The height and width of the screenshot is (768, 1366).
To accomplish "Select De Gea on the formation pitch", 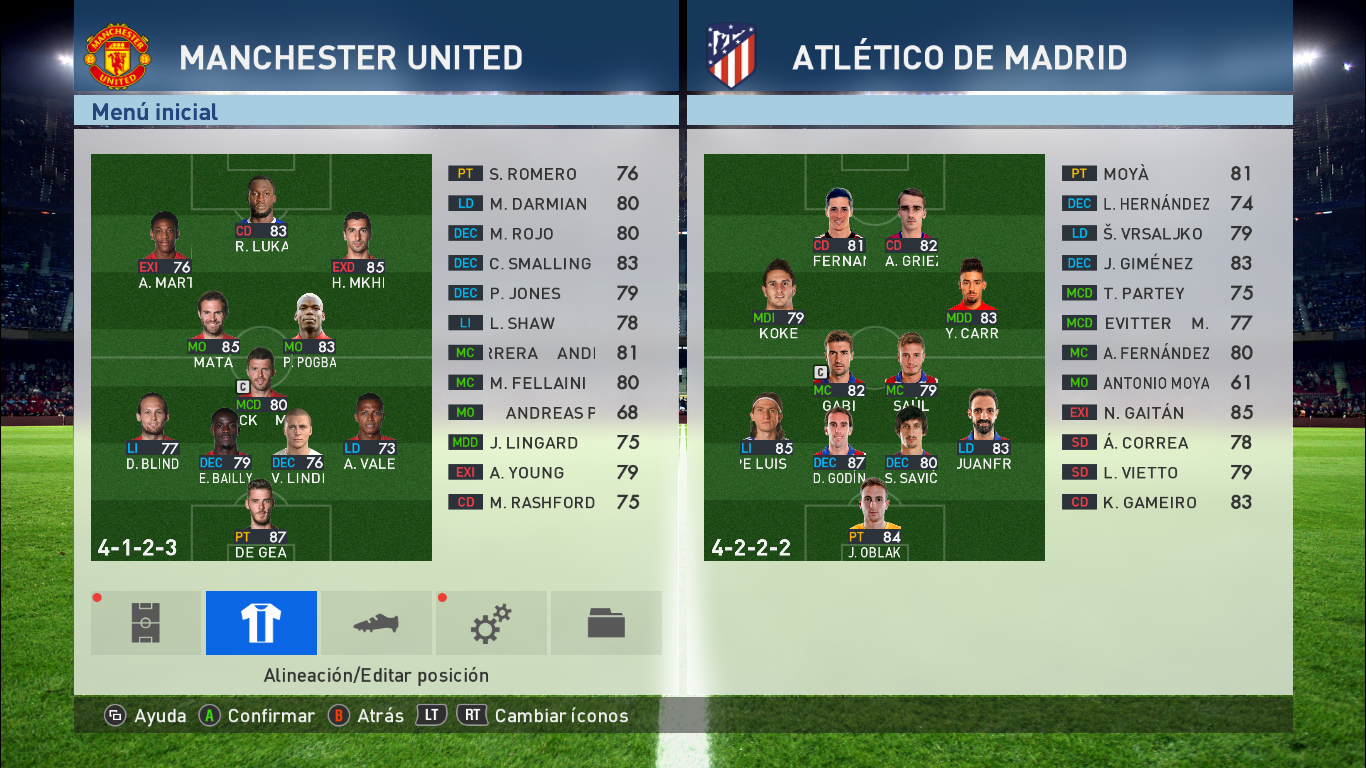I will tap(260, 518).
